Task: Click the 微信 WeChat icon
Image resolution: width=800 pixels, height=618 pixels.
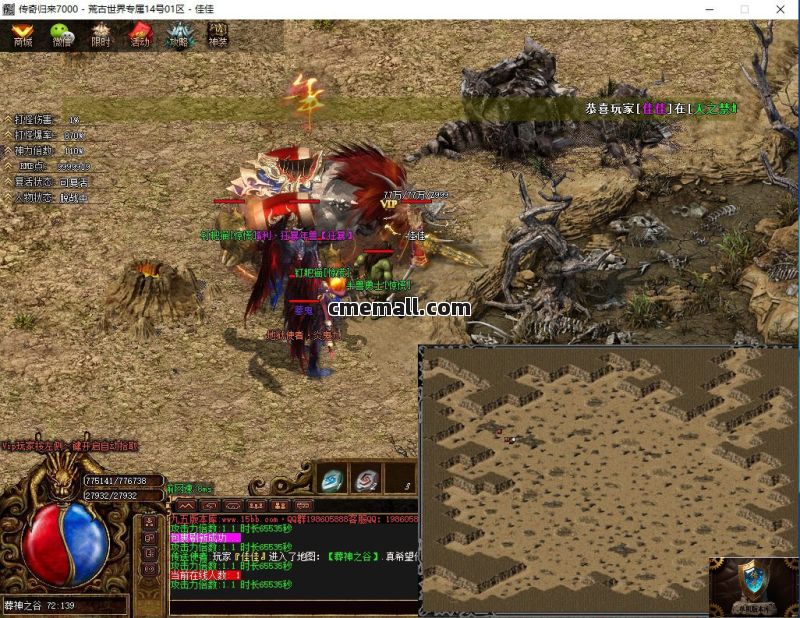Action: pos(62,36)
